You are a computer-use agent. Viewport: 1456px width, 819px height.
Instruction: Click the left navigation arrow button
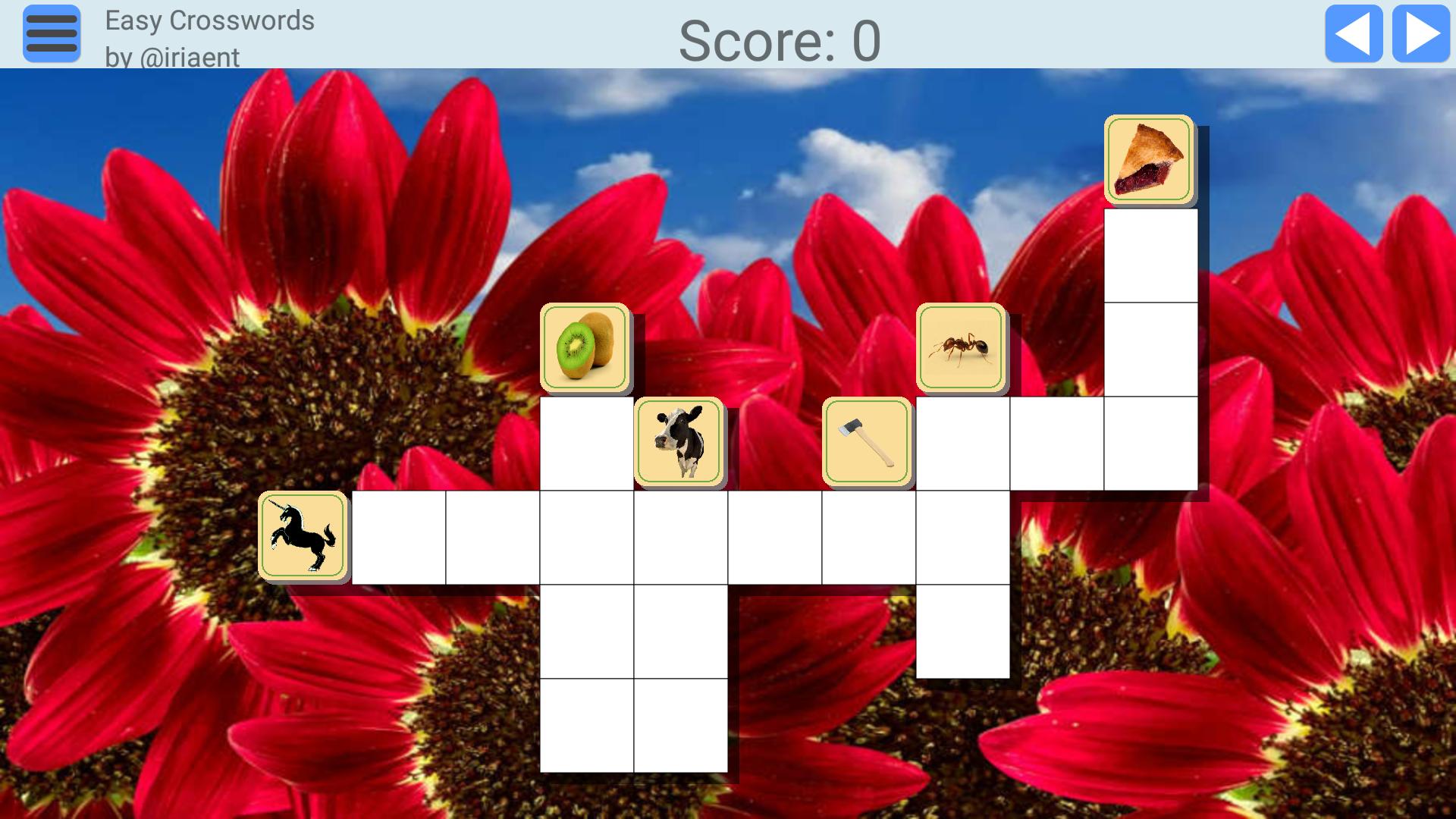click(1354, 33)
